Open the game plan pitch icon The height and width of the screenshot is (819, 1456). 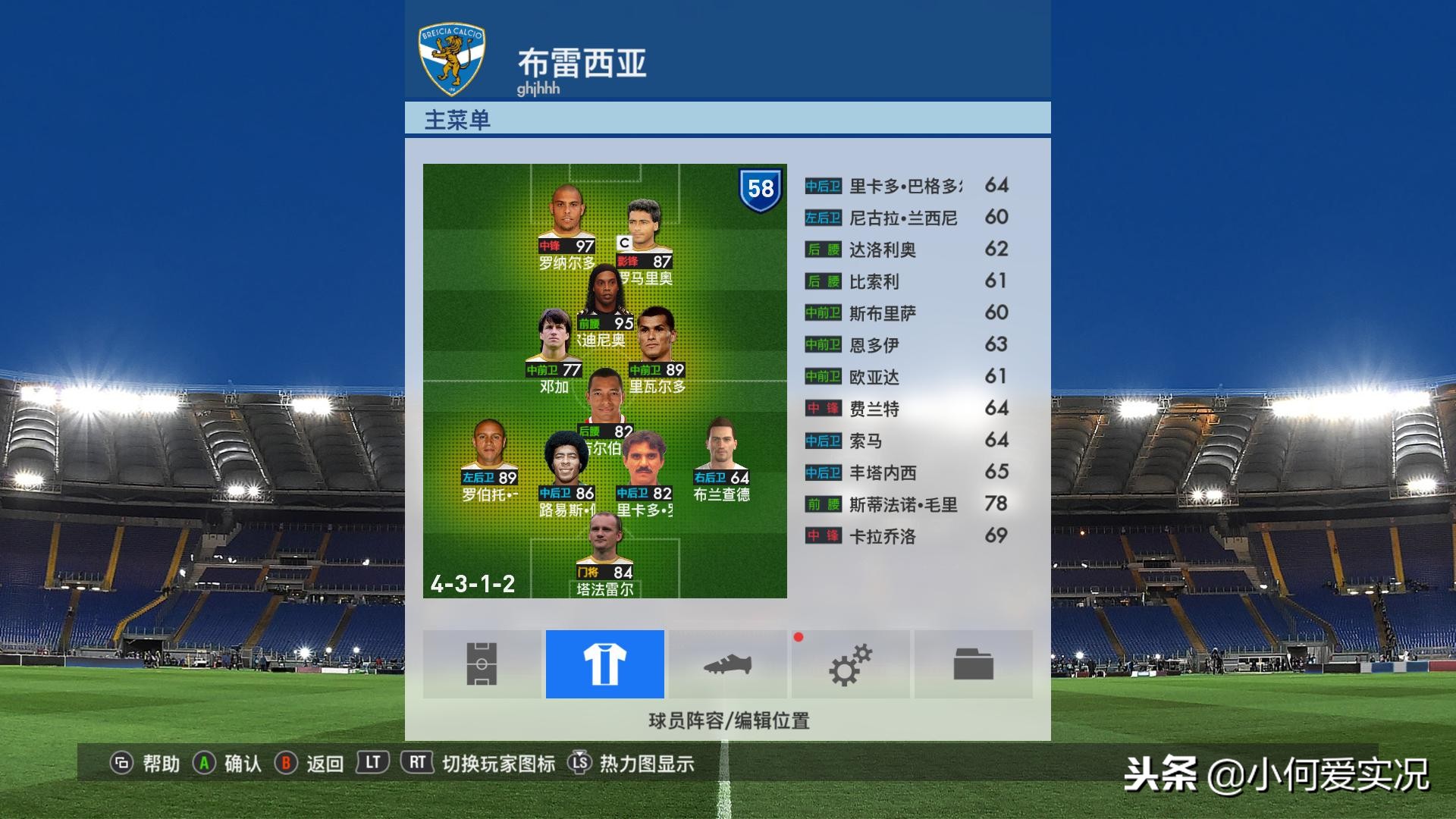point(482,664)
